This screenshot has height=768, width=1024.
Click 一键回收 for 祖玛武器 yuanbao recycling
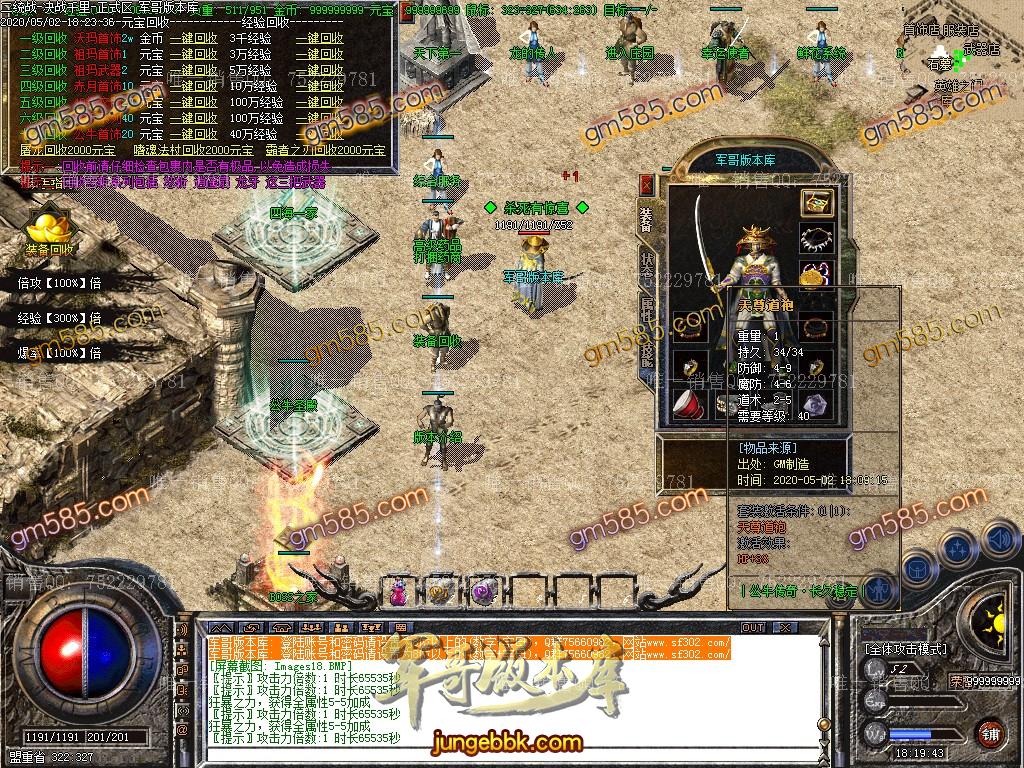pyautogui.click(x=193, y=71)
